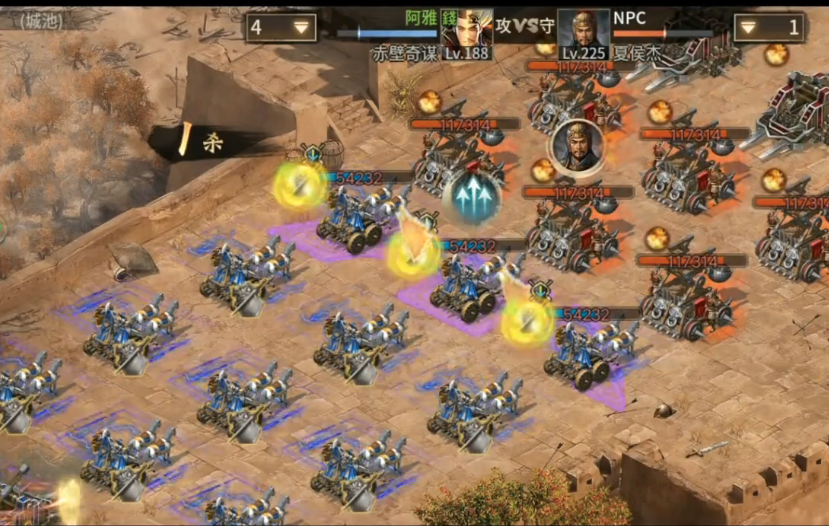829x526 pixels.
Task: Activate the triple-arrow skill icon
Action: coord(475,198)
